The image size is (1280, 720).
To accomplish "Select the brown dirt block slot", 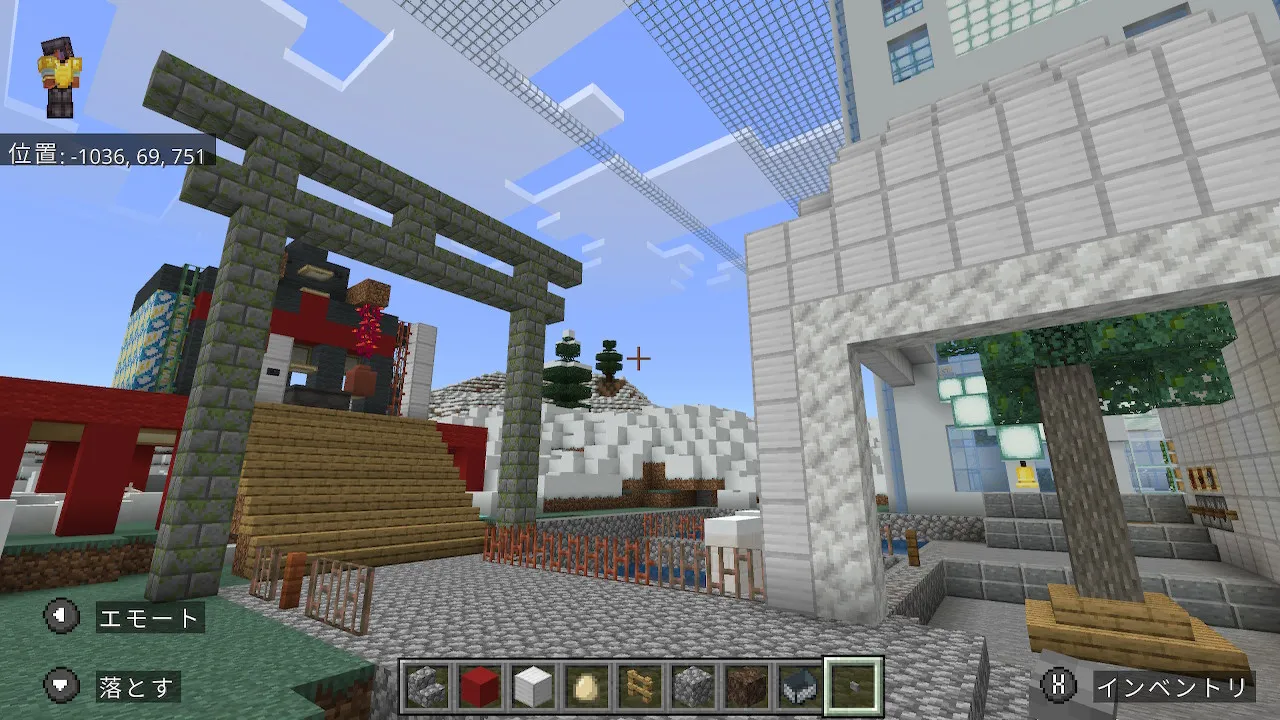I will tap(746, 686).
